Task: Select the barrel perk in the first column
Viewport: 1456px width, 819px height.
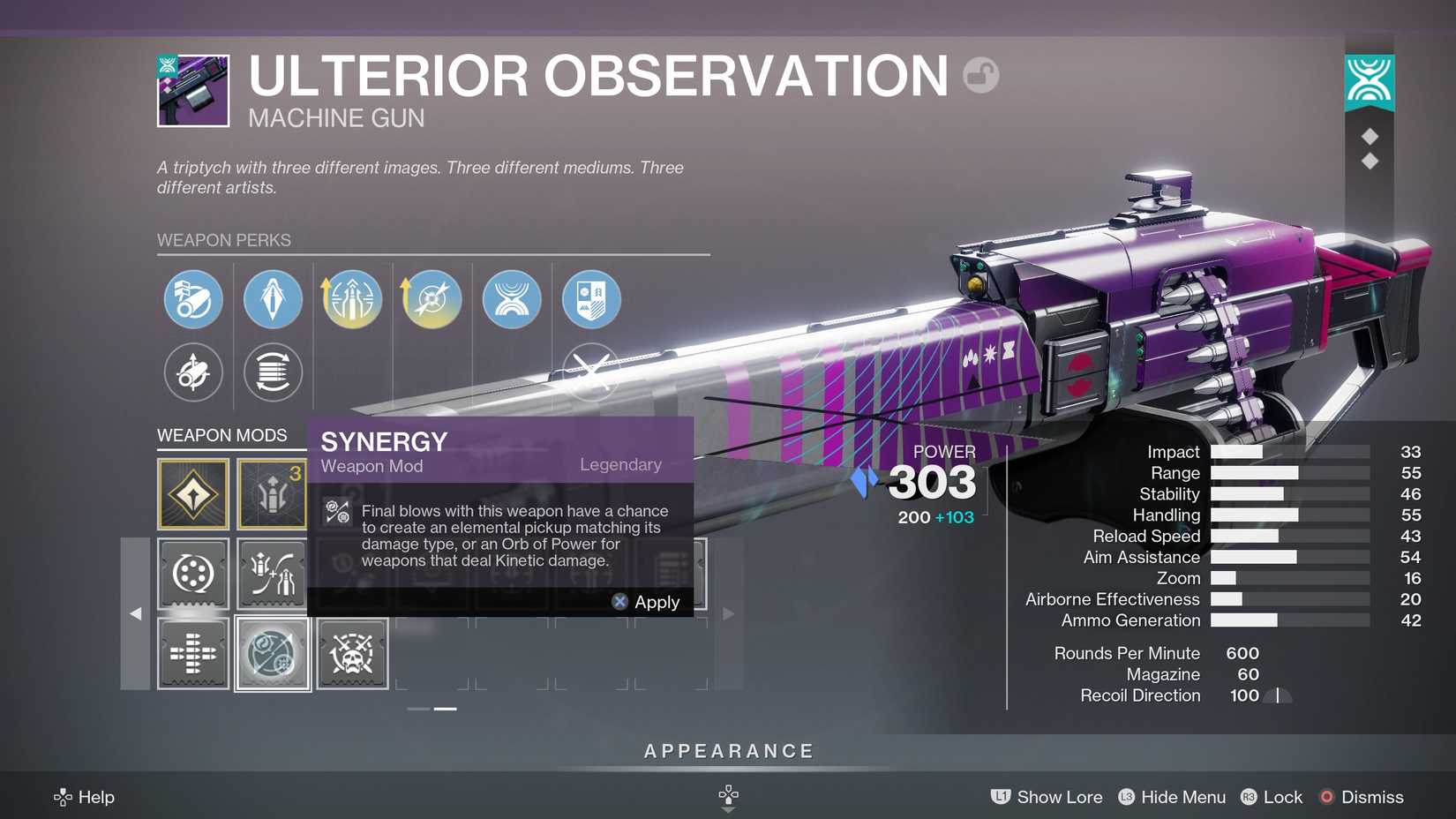Action: pos(192,298)
